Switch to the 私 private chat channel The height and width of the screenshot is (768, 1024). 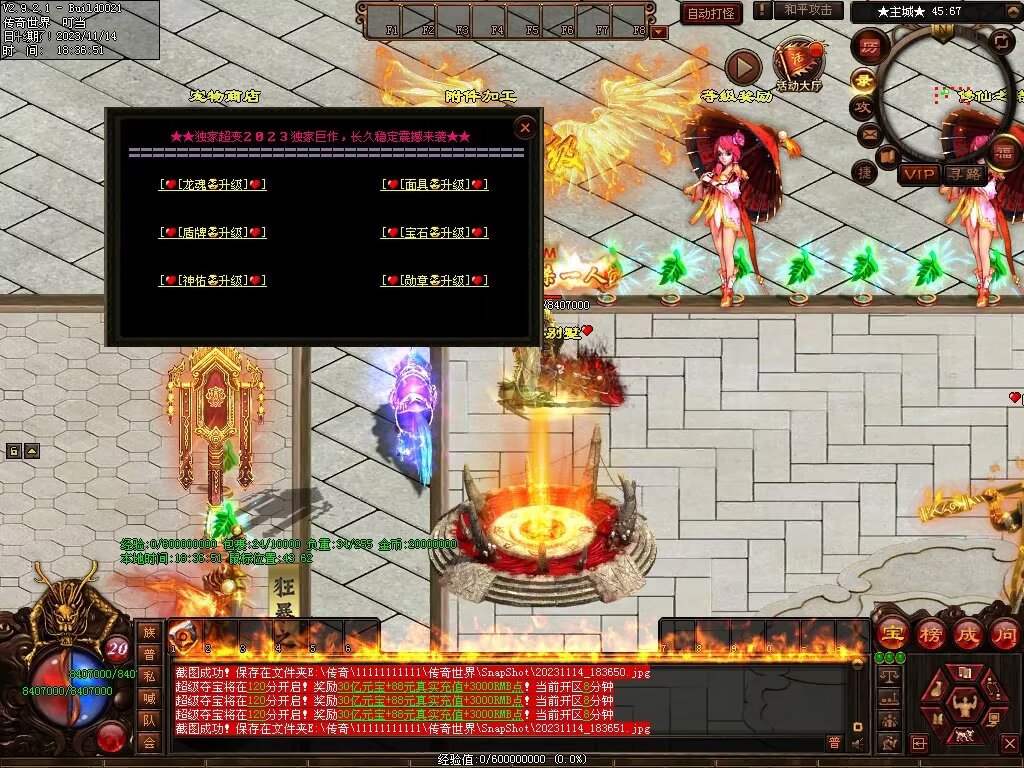(x=149, y=676)
